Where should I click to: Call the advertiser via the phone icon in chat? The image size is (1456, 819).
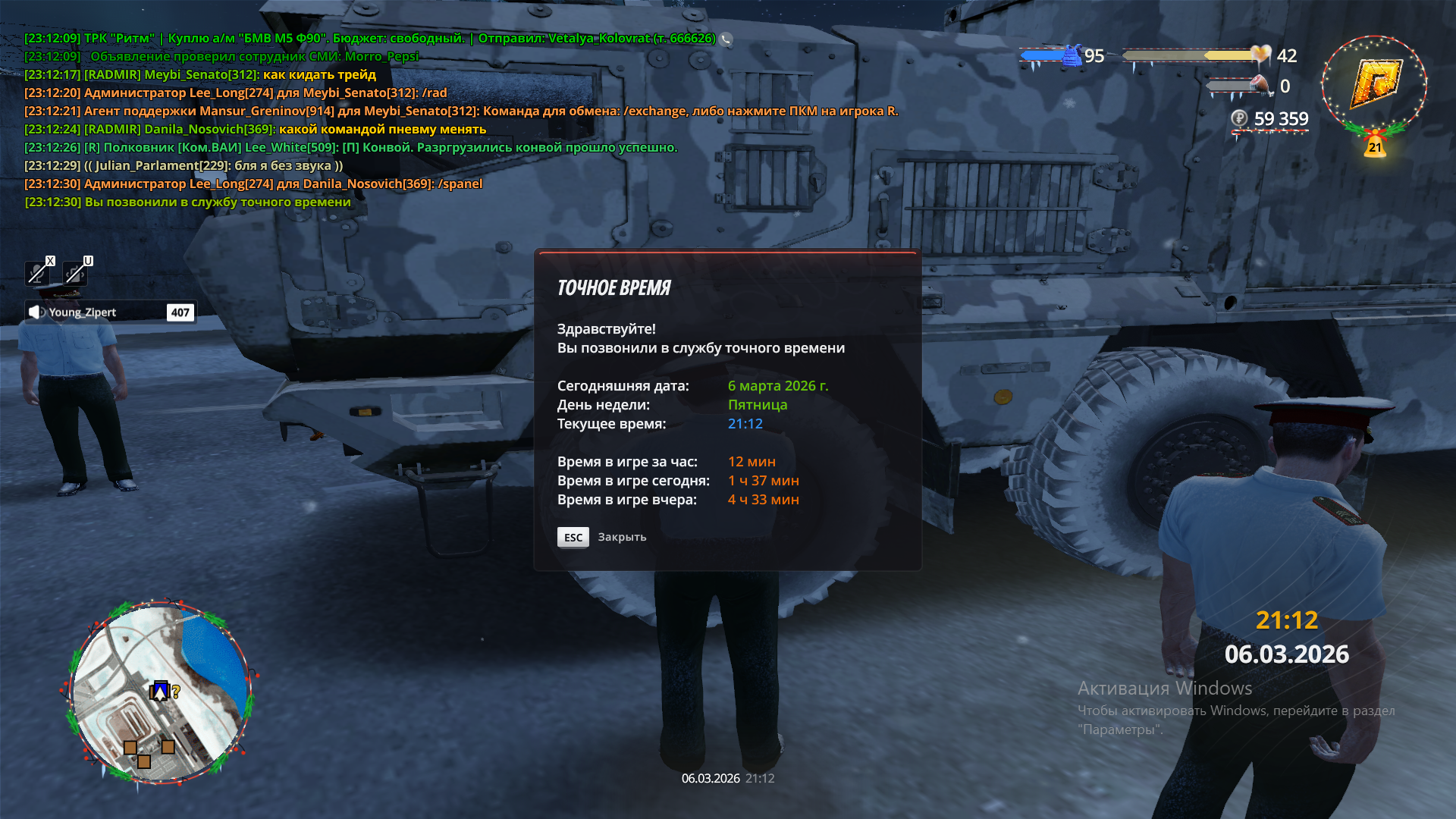(726, 39)
